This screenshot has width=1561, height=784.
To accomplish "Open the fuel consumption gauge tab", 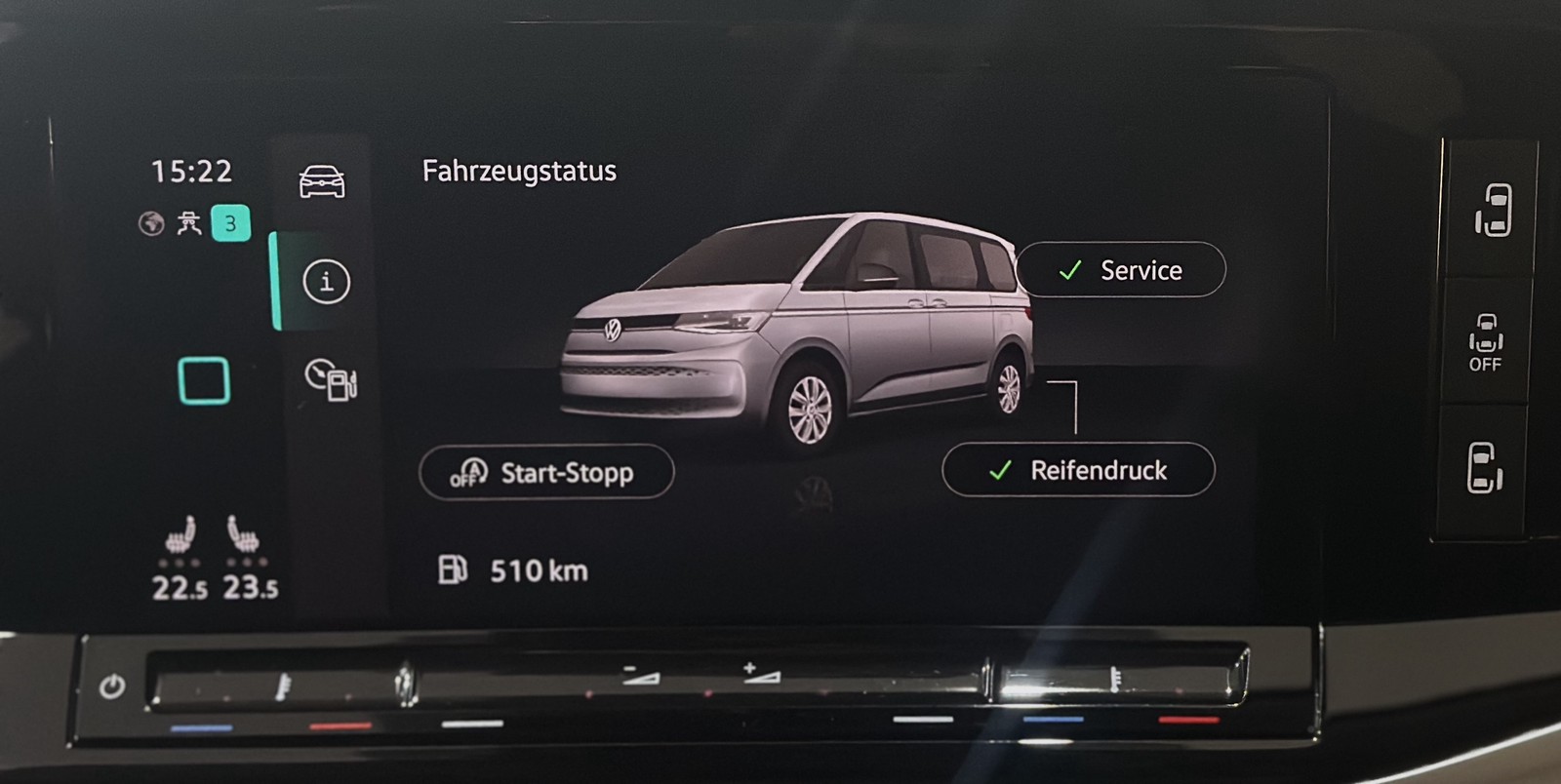I will (x=331, y=379).
